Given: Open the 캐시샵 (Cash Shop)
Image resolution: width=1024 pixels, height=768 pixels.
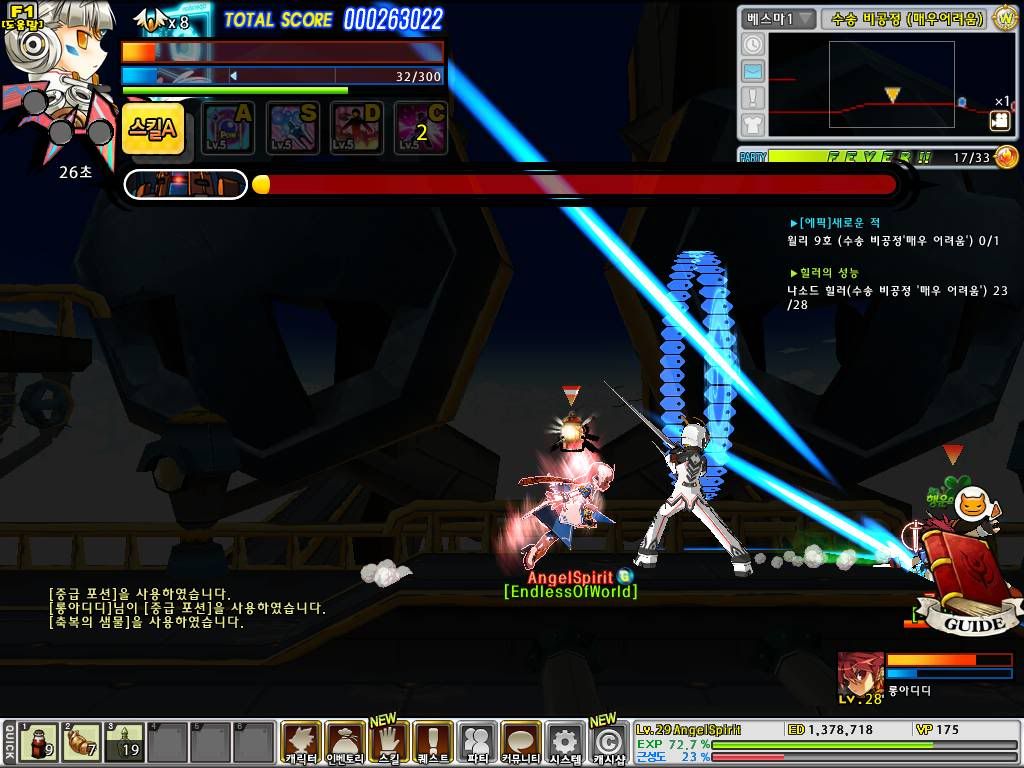Looking at the screenshot, I should tap(608, 742).
